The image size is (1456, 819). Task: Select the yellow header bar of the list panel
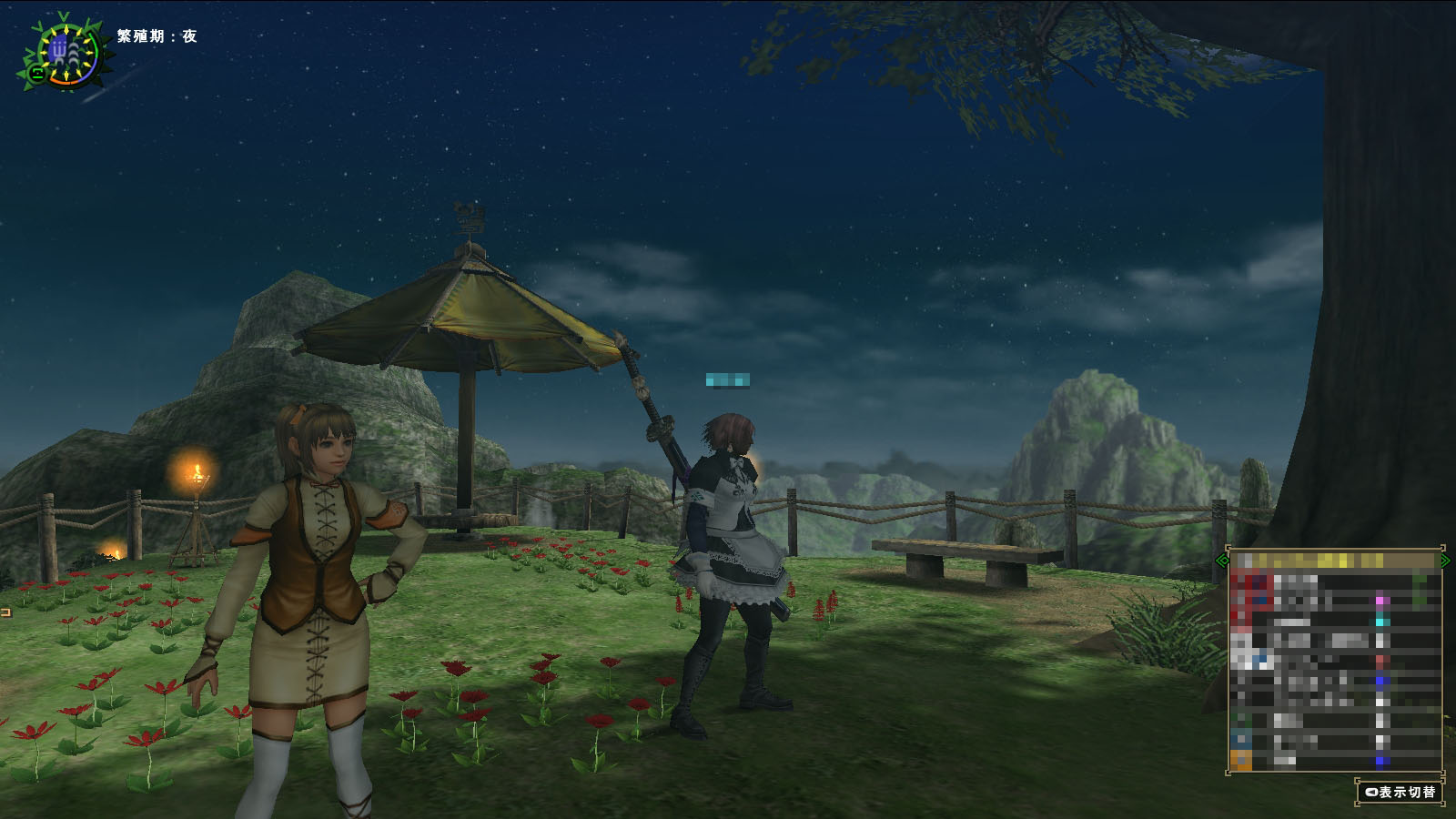1334,561
